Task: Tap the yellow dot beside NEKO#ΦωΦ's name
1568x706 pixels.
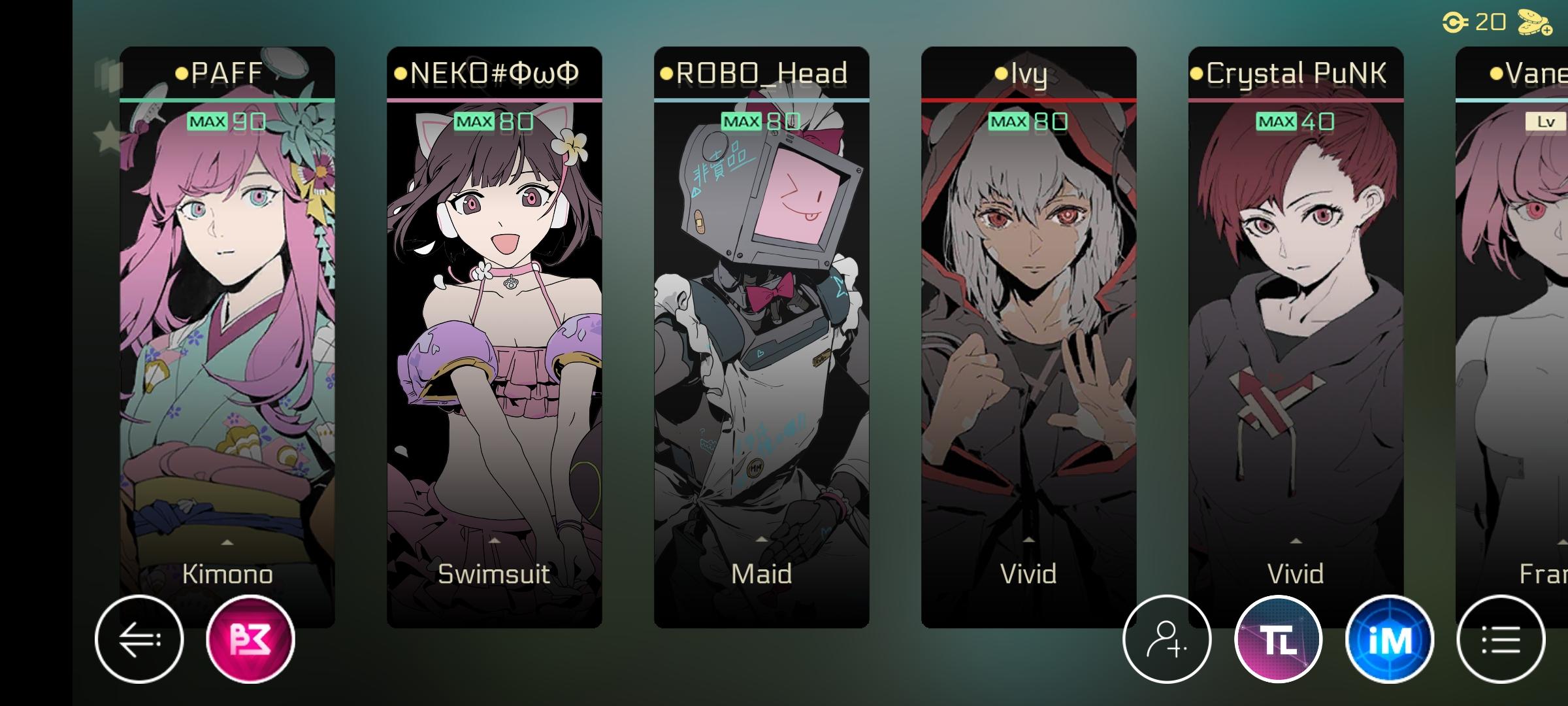Action: click(399, 74)
